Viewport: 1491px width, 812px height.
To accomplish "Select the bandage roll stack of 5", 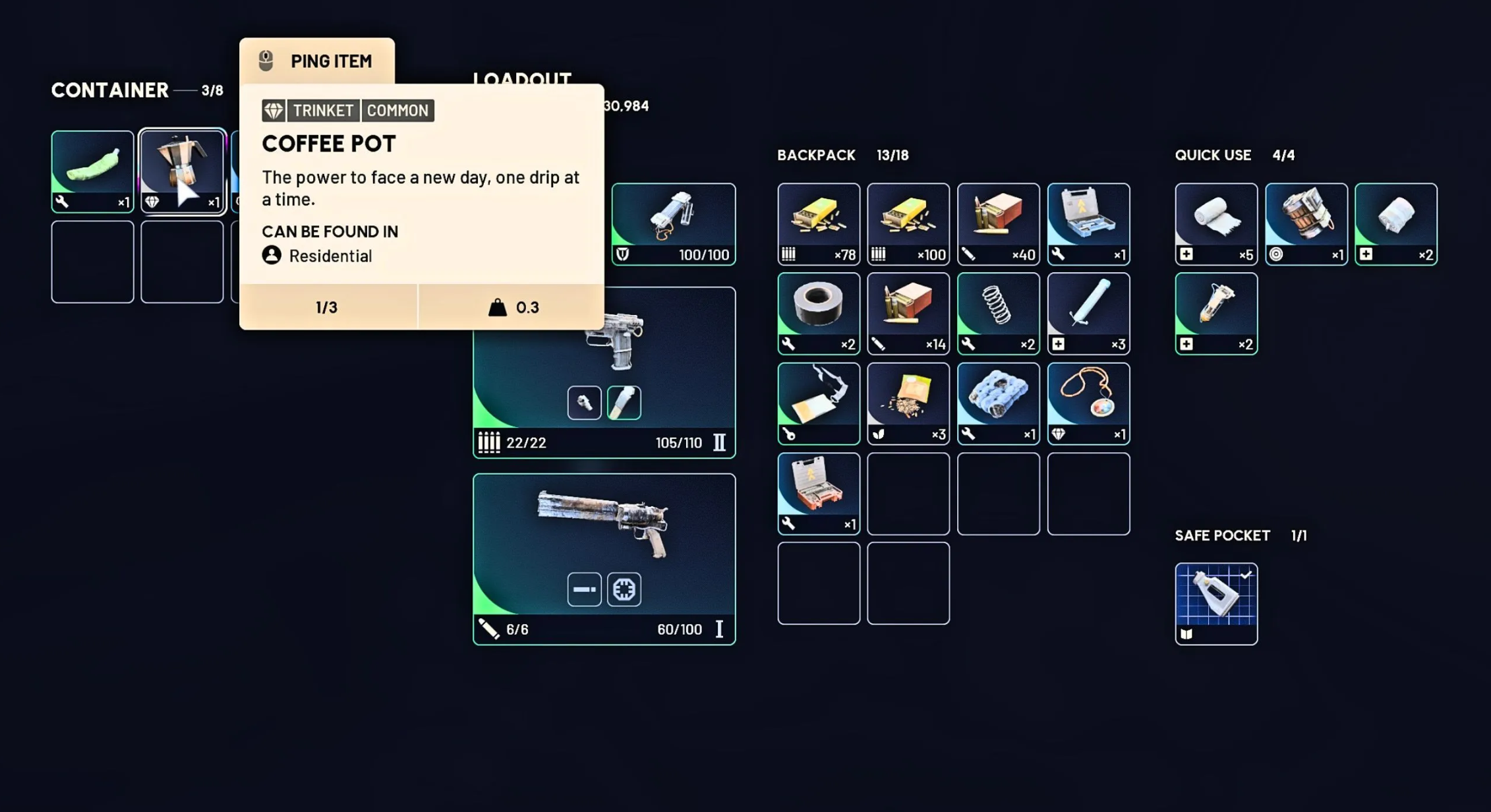I will (1215, 223).
